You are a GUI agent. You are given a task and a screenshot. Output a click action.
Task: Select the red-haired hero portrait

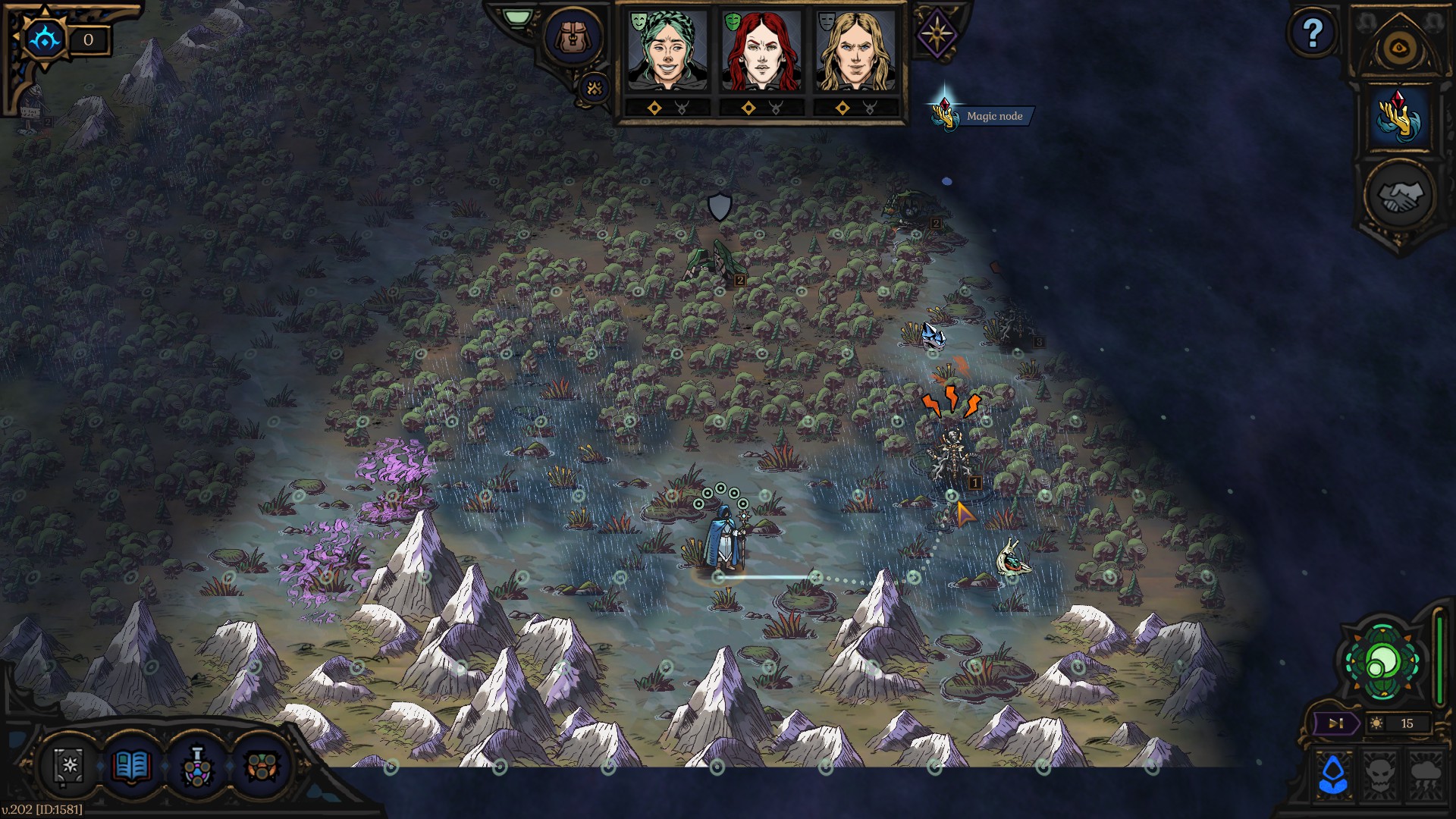(761, 52)
